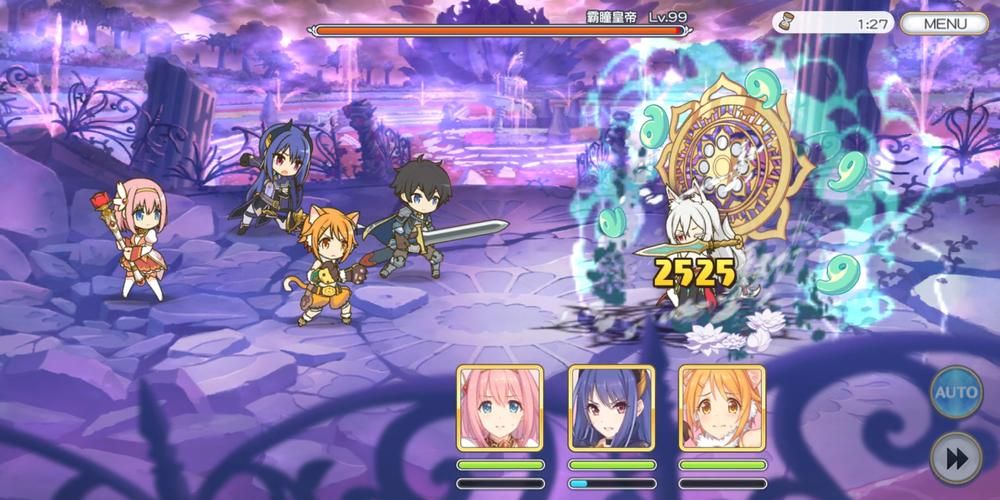Open the MENU button
The image size is (1000, 500).
[x=944, y=23]
